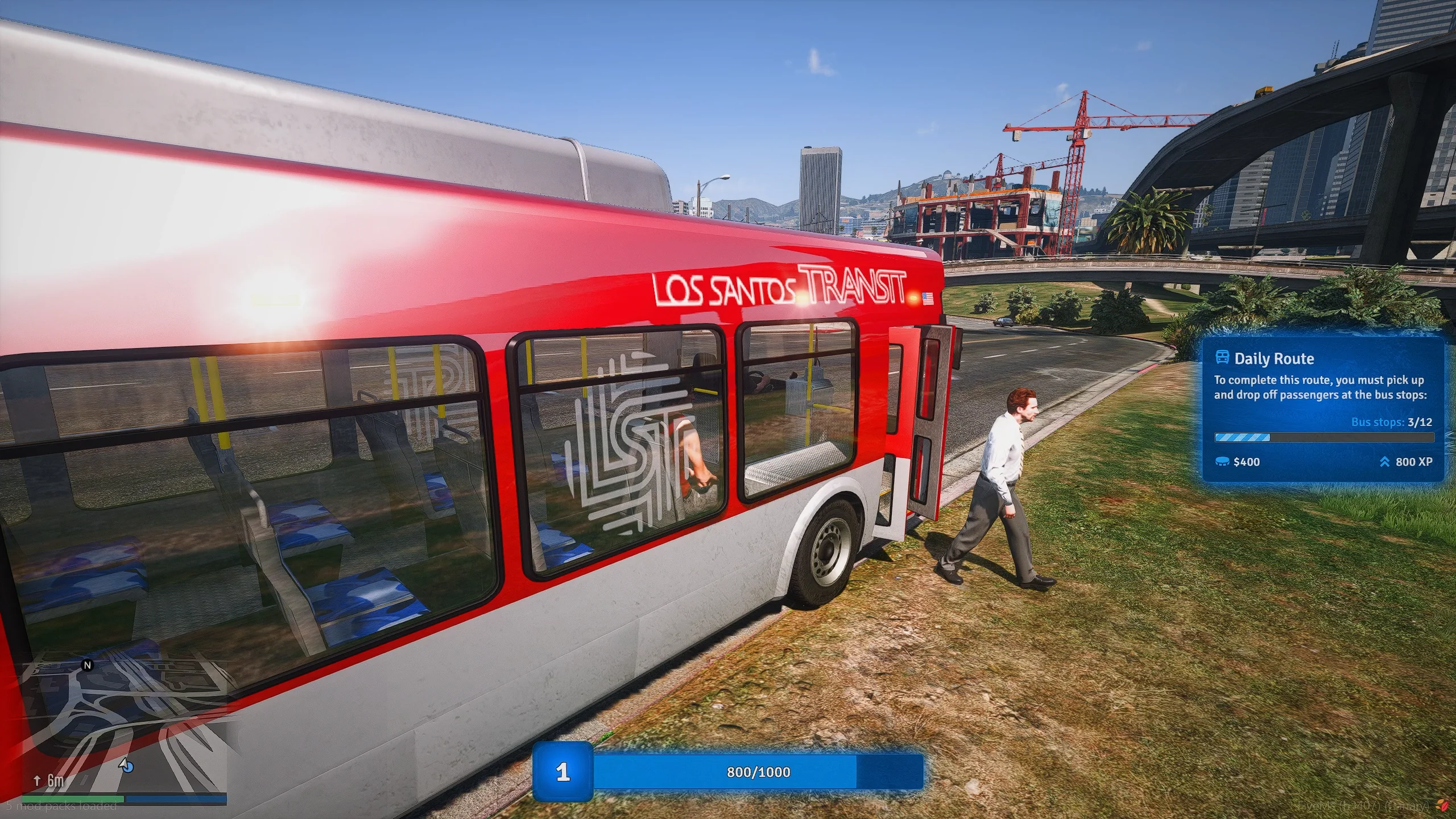Click the player arrow on the minimap

coord(126,766)
